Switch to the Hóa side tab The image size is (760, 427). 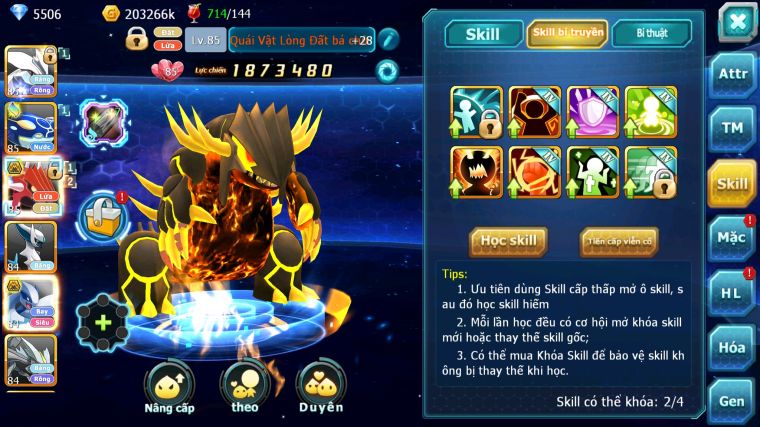[x=732, y=347]
